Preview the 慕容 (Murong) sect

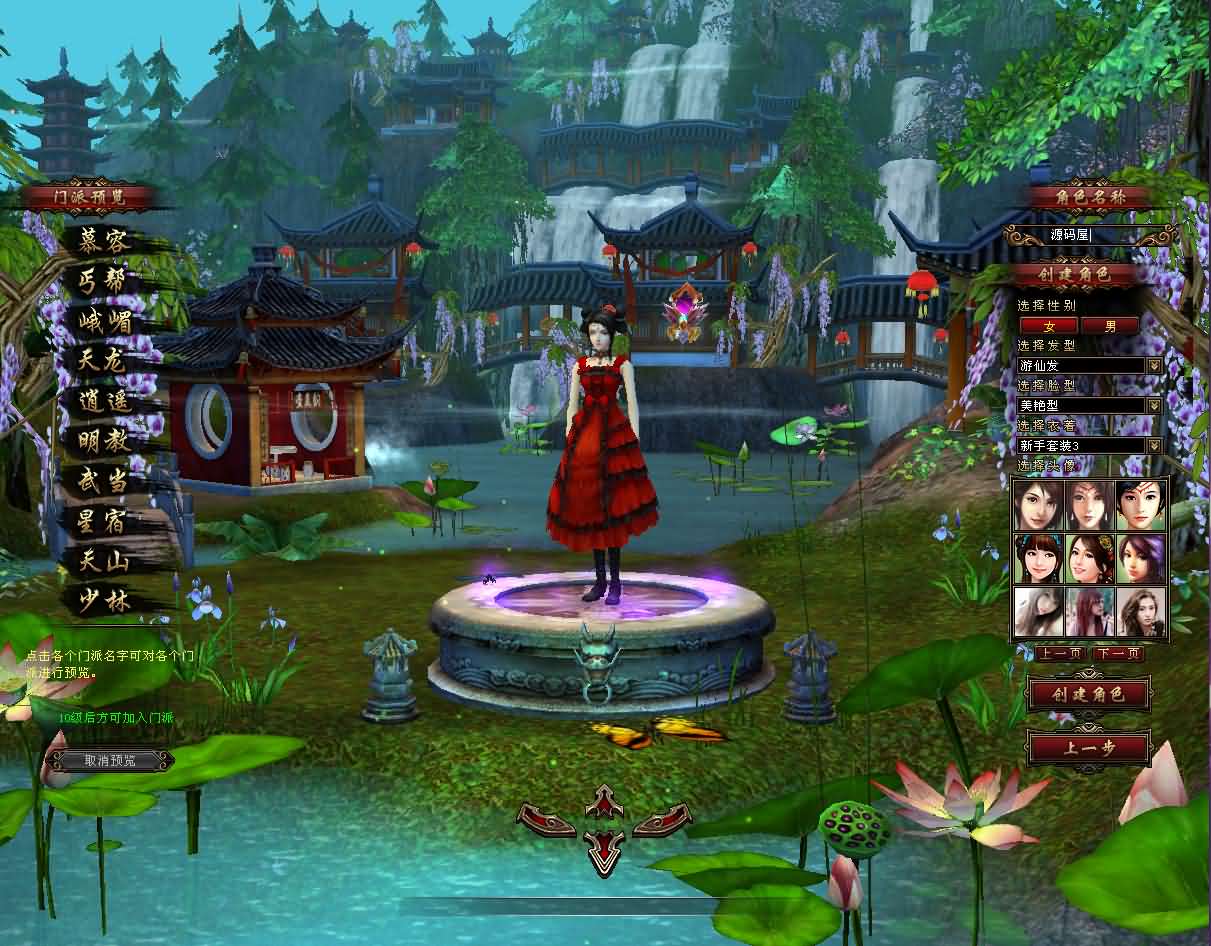[x=105, y=241]
